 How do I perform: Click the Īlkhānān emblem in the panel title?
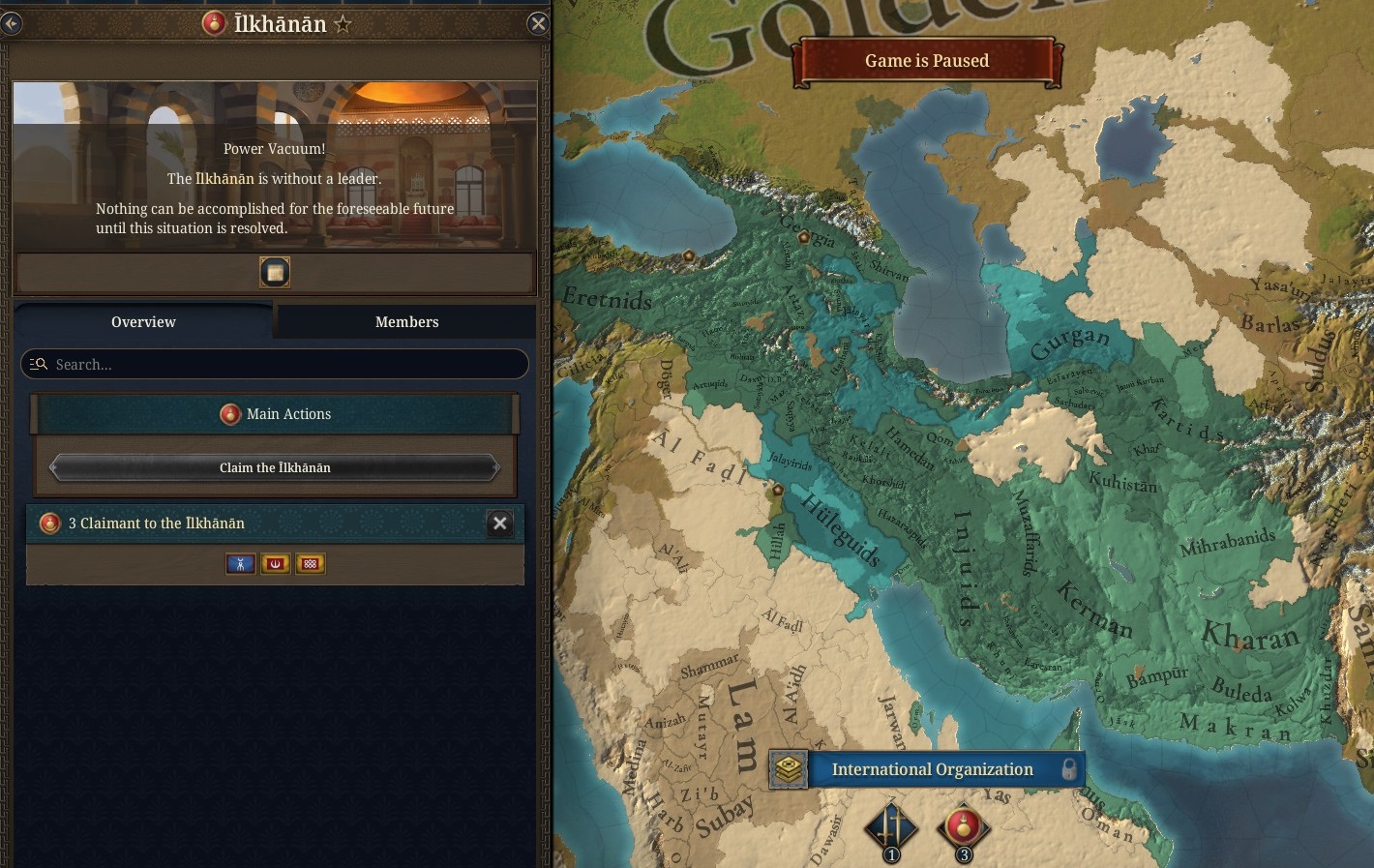213,23
